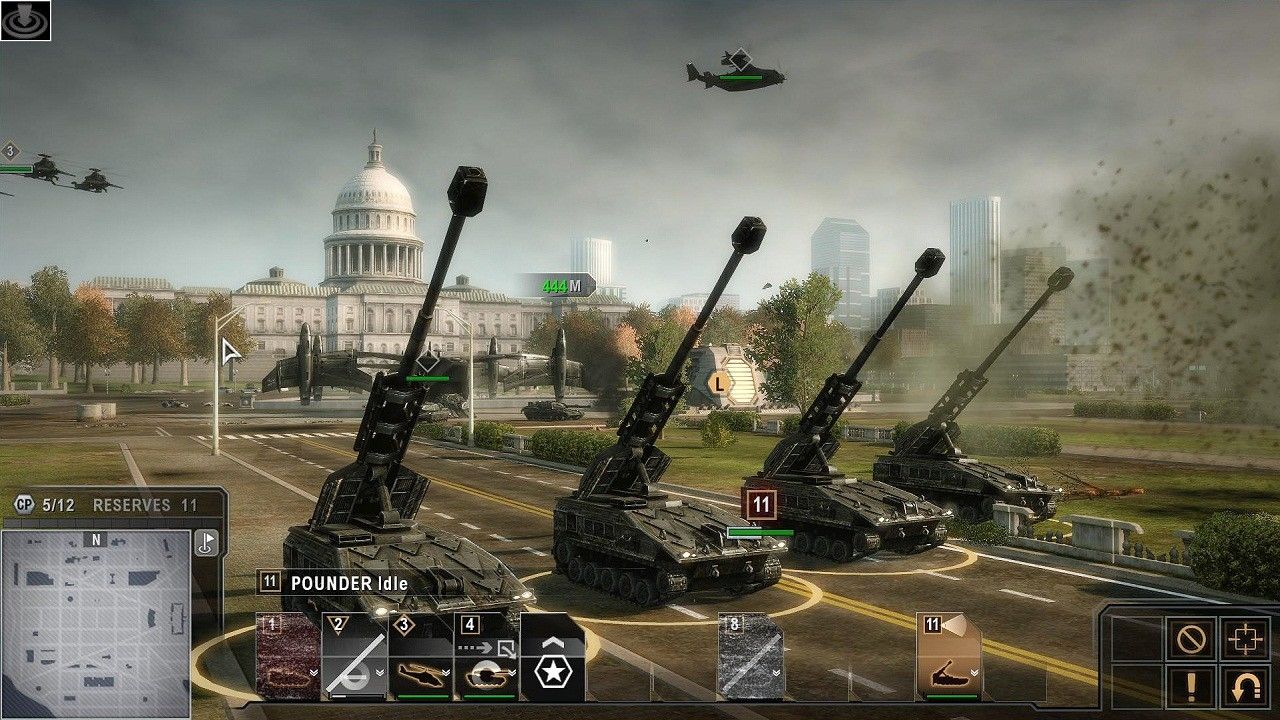
Task: Click the exclamation mark order button
Action: [x=1191, y=687]
